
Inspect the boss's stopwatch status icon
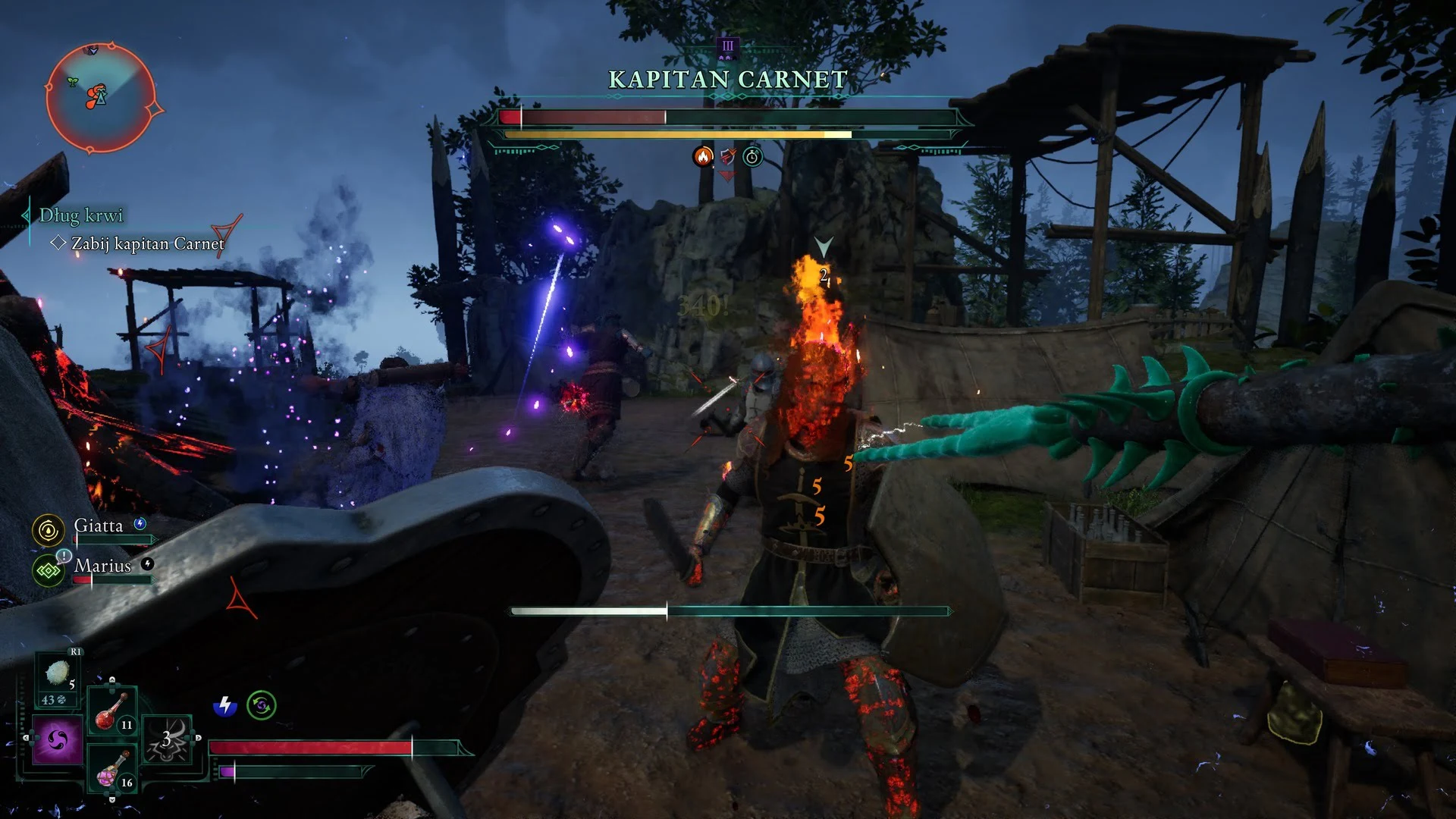pyautogui.click(x=752, y=157)
